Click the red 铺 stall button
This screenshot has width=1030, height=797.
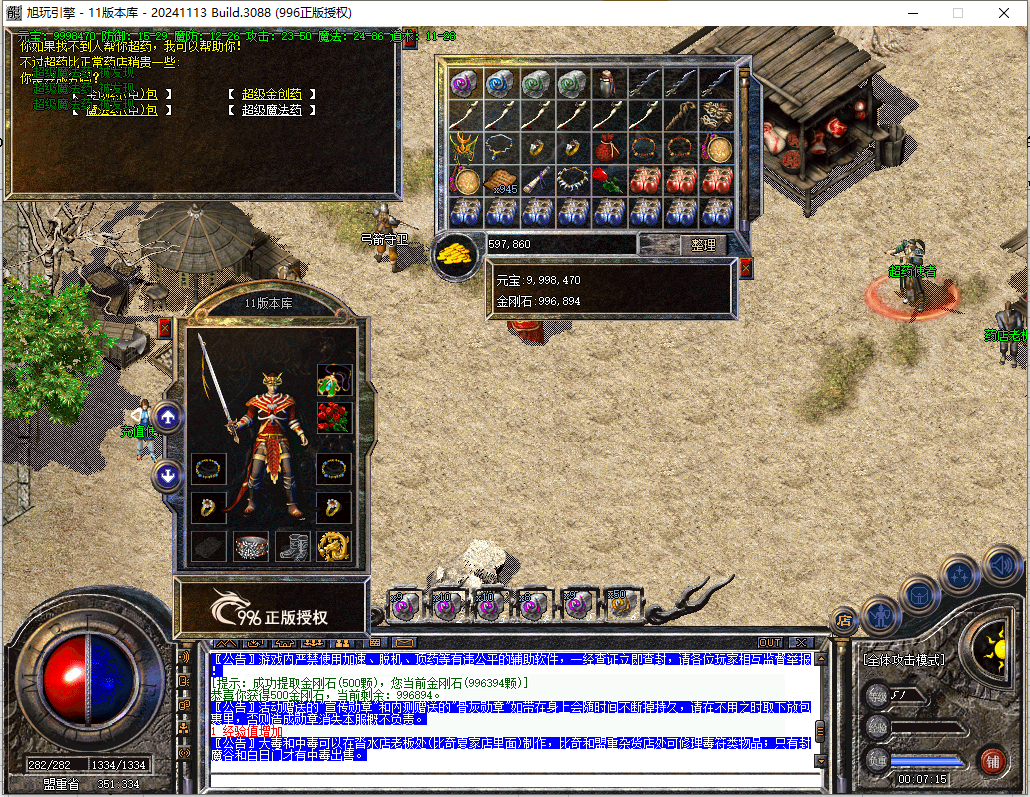[991, 760]
